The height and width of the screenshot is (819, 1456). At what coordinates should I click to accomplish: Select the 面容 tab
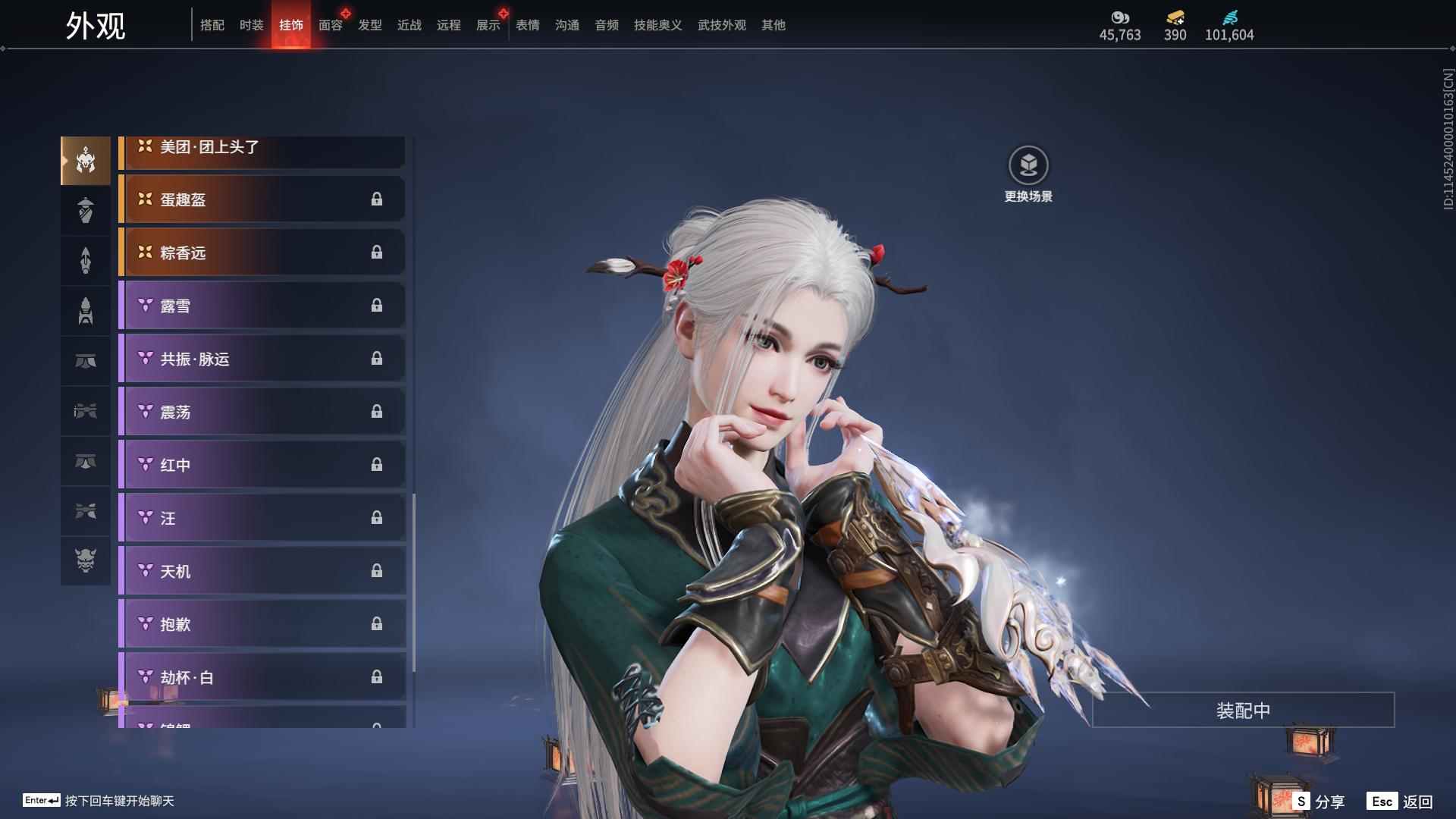(331, 25)
